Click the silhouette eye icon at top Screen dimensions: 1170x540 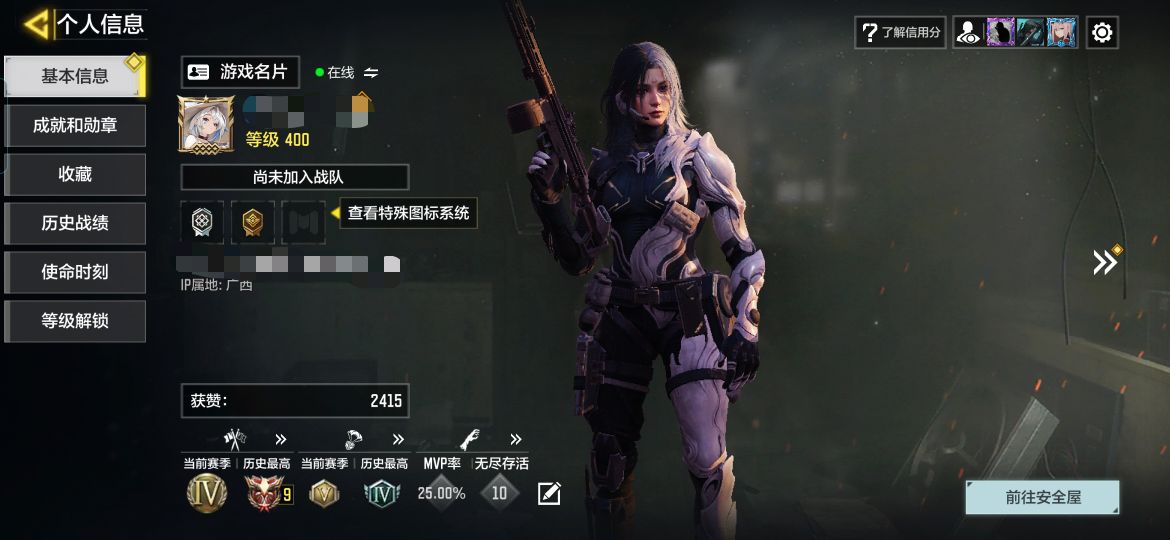click(967, 32)
